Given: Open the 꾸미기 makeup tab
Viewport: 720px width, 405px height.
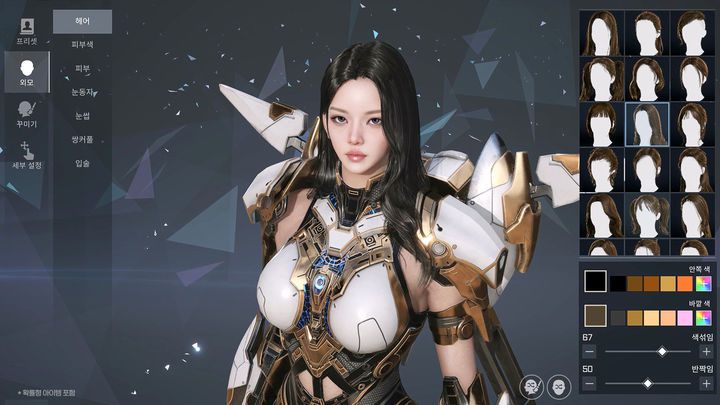Looking at the screenshot, I should pos(26,114).
